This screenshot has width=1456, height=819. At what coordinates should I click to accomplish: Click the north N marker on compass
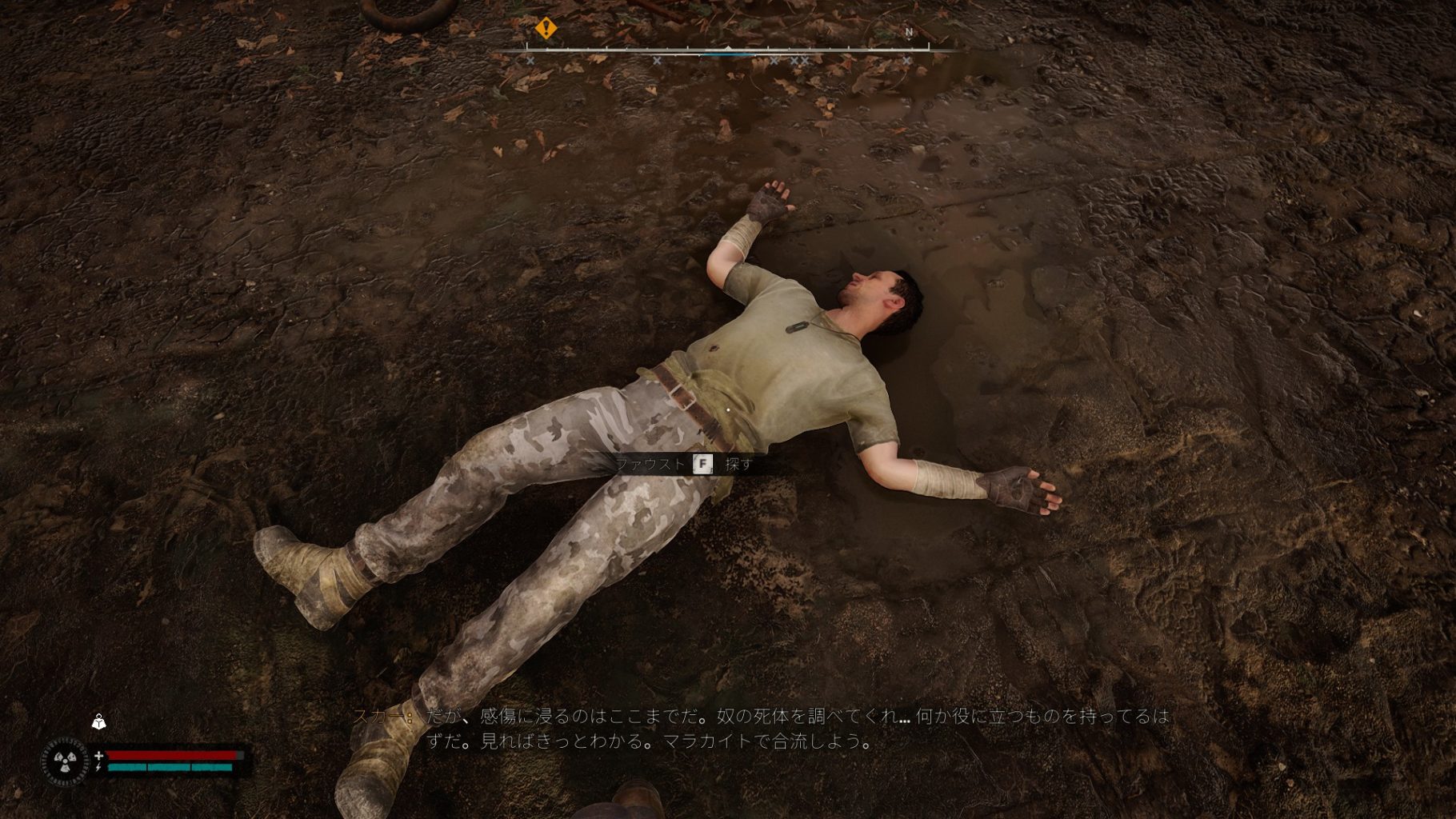(x=909, y=33)
